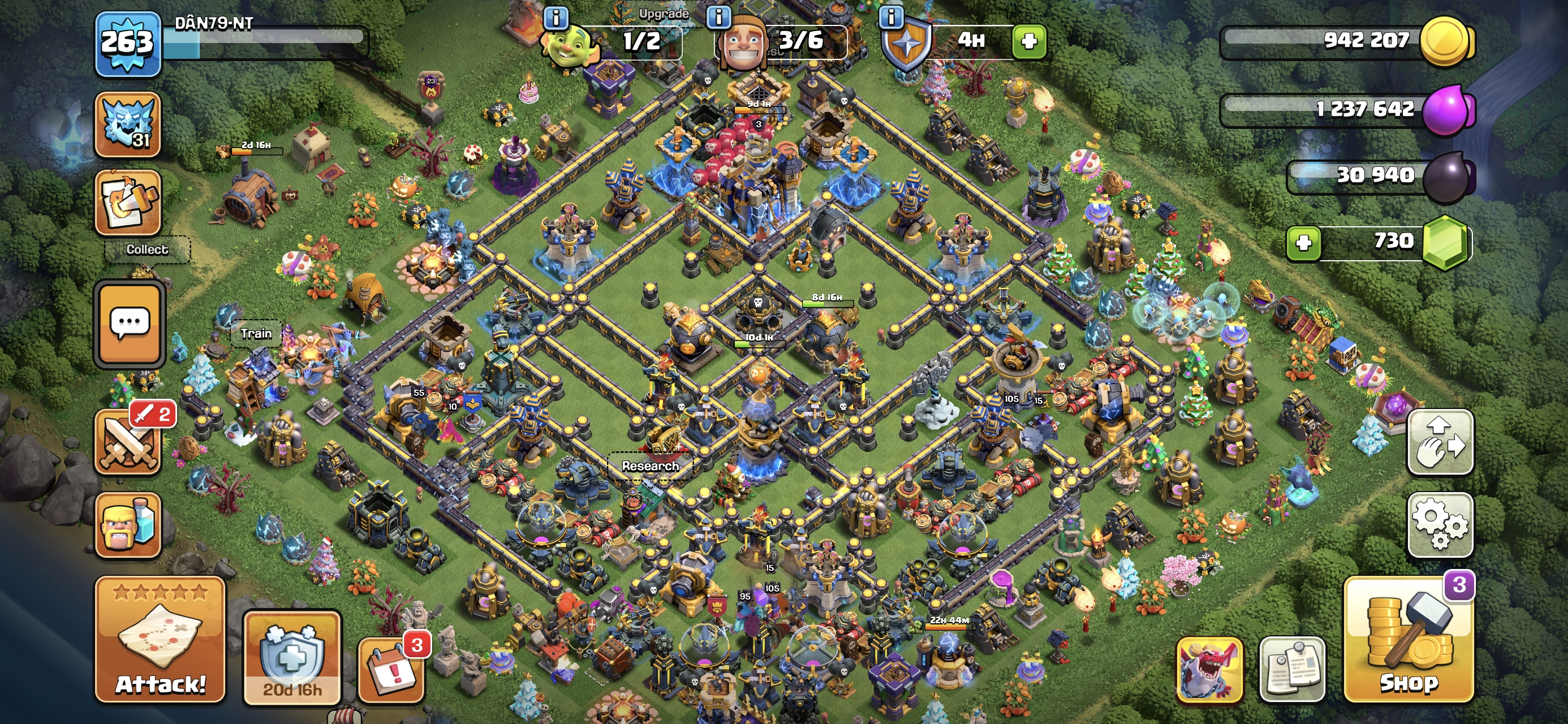This screenshot has height=724, width=1568.
Task: Show shield info button
Action: (891, 18)
